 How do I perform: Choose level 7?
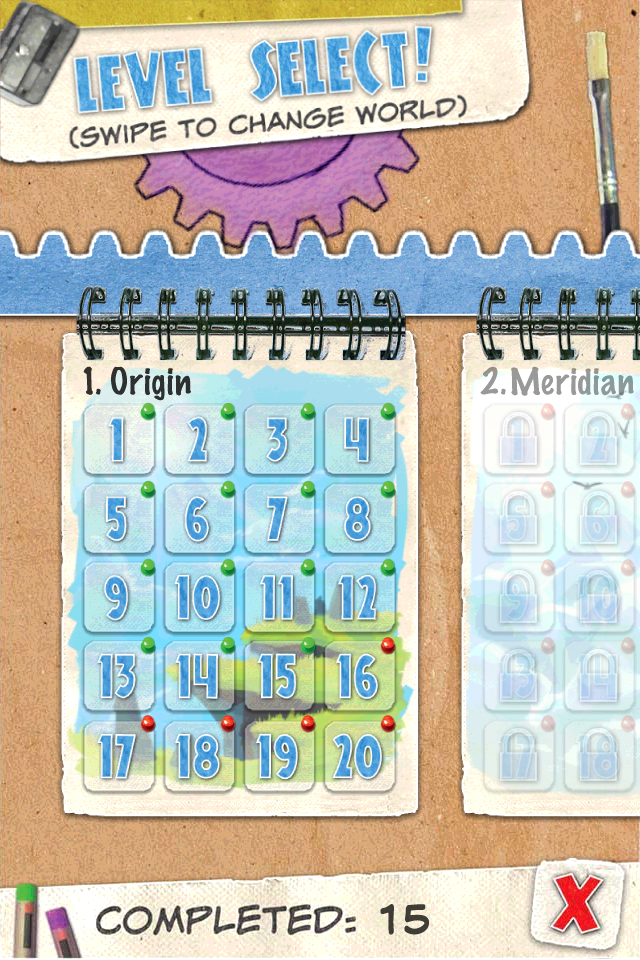(278, 519)
